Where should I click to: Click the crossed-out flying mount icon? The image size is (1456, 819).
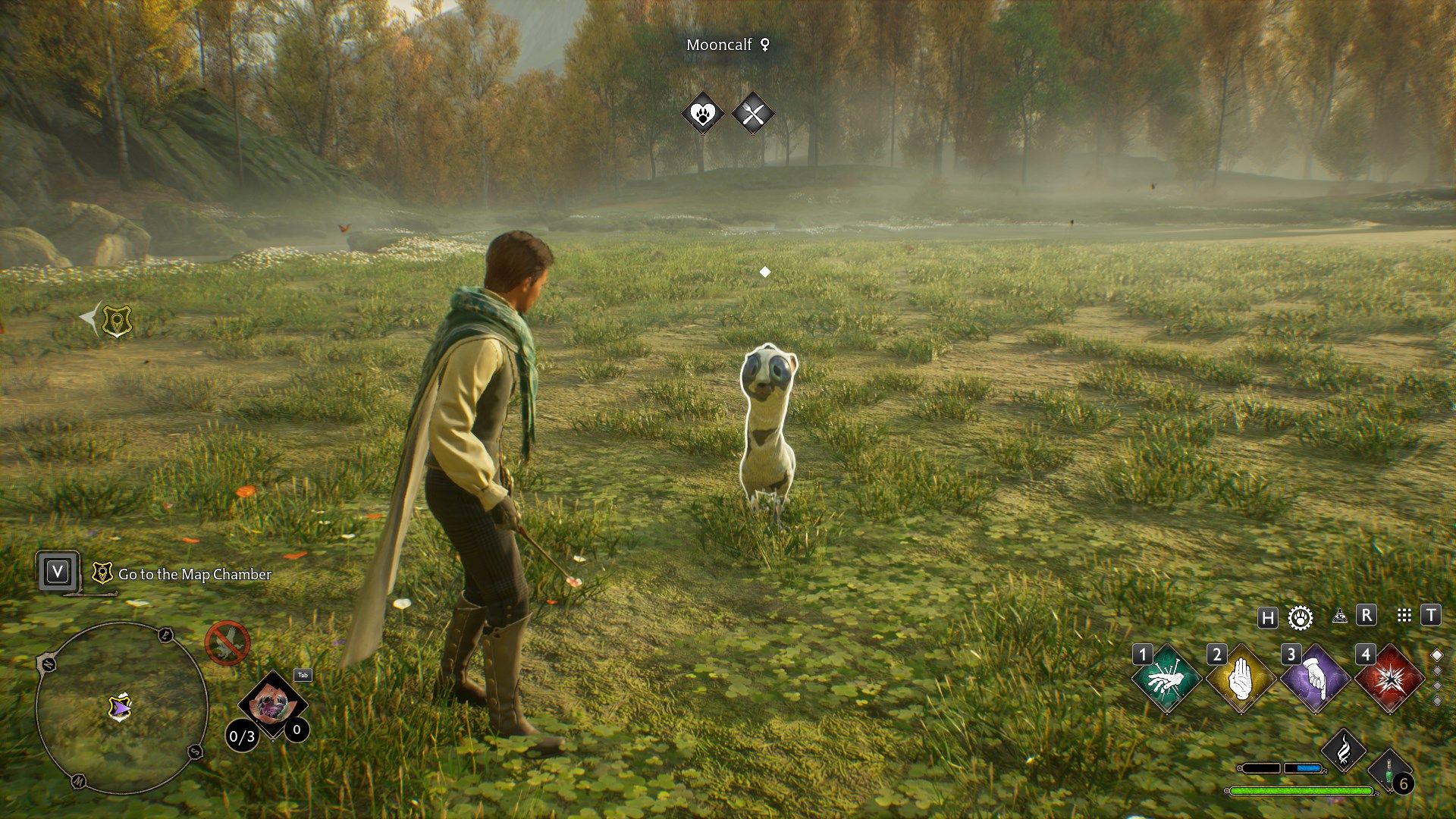click(x=227, y=644)
